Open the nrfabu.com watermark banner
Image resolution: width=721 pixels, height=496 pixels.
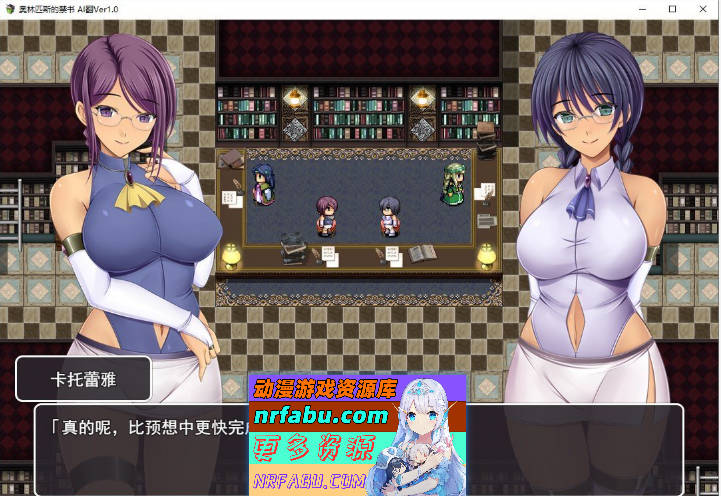pyautogui.click(x=357, y=435)
